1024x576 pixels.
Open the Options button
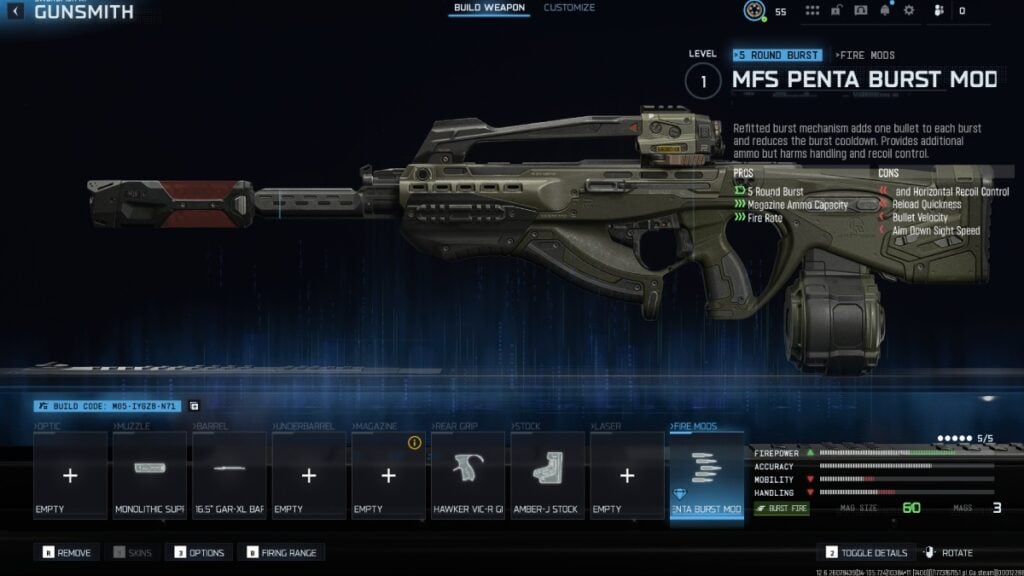click(x=199, y=553)
